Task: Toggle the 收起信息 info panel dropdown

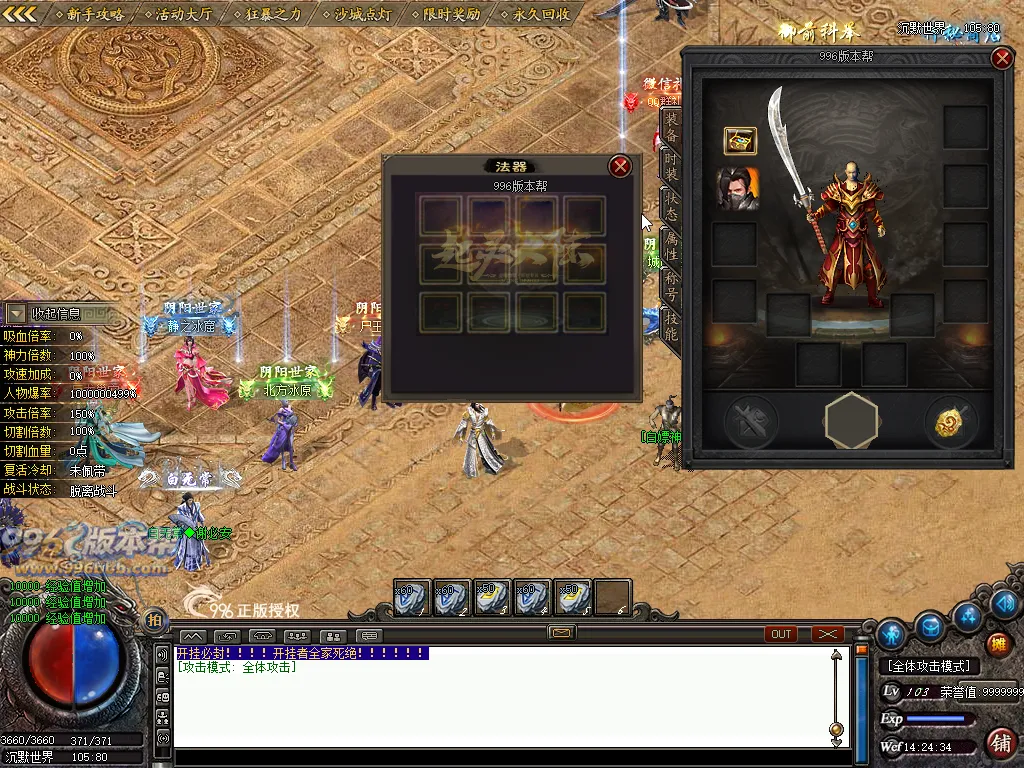Action: click(18, 314)
